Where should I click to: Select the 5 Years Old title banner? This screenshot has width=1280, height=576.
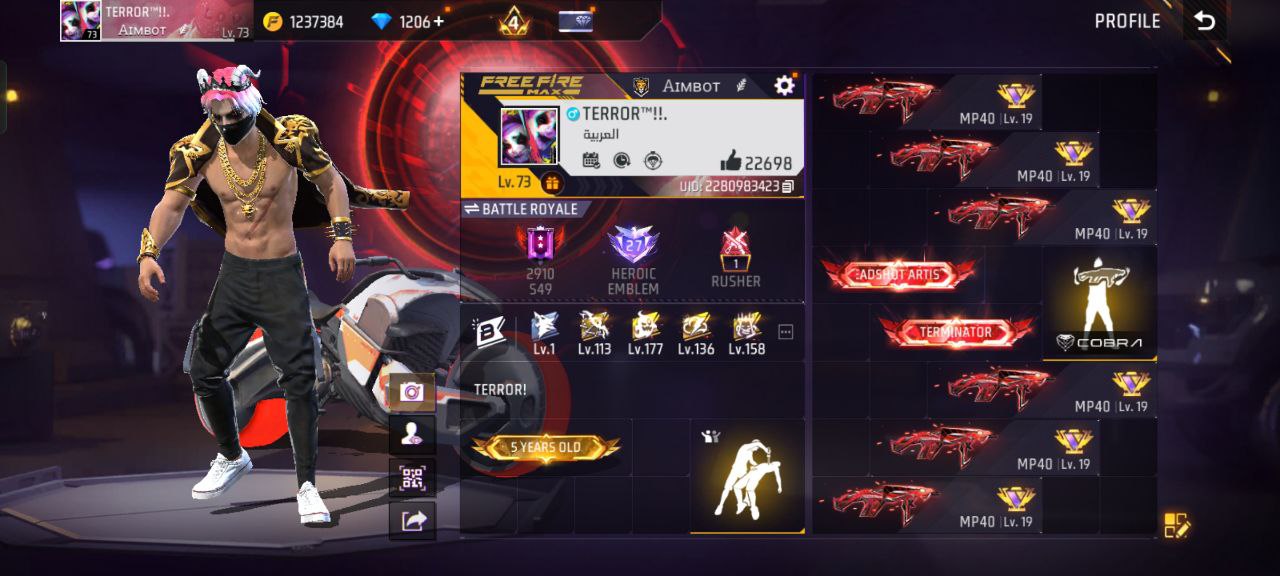click(x=545, y=448)
